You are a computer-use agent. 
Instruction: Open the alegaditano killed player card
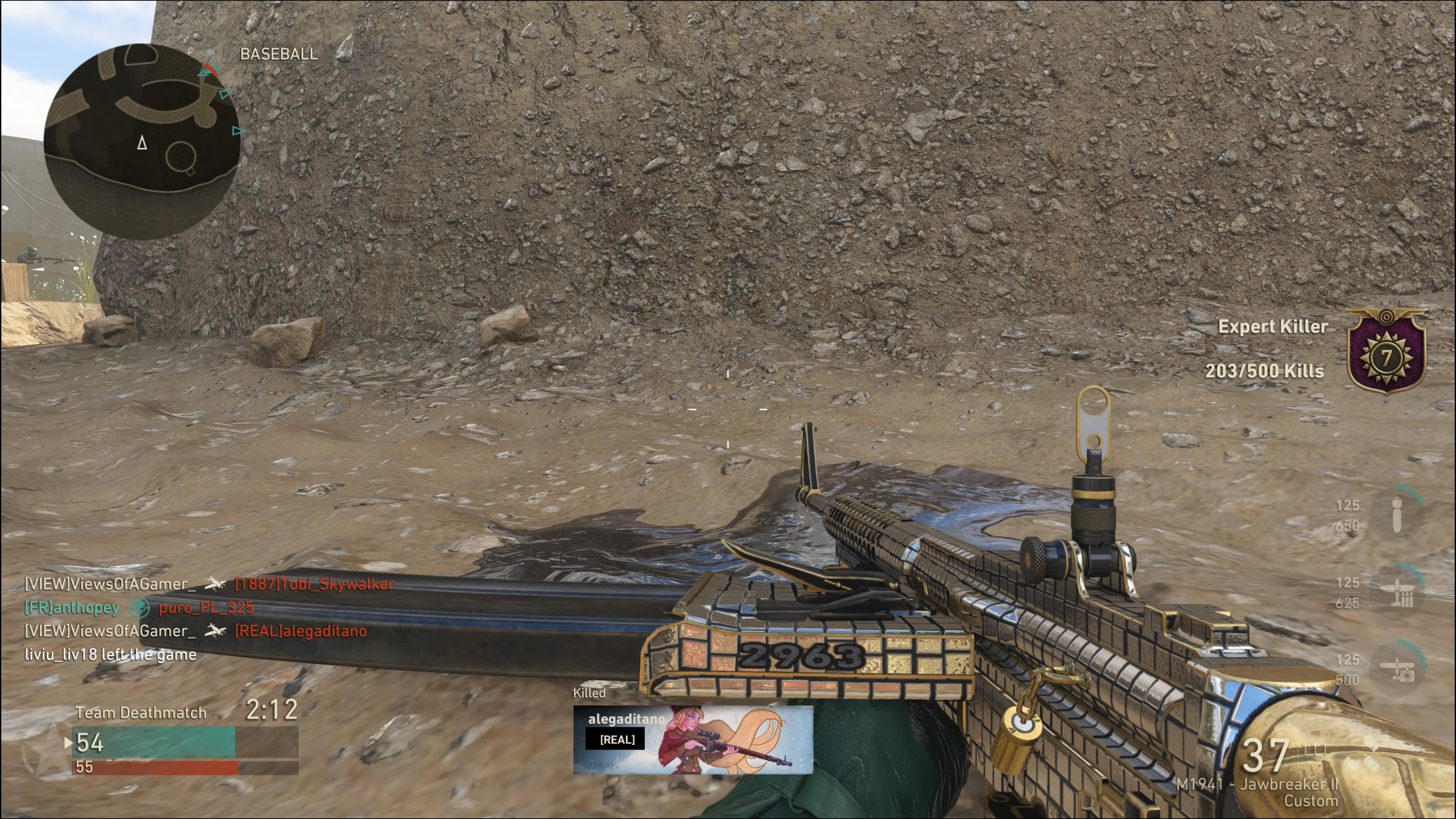(x=693, y=739)
